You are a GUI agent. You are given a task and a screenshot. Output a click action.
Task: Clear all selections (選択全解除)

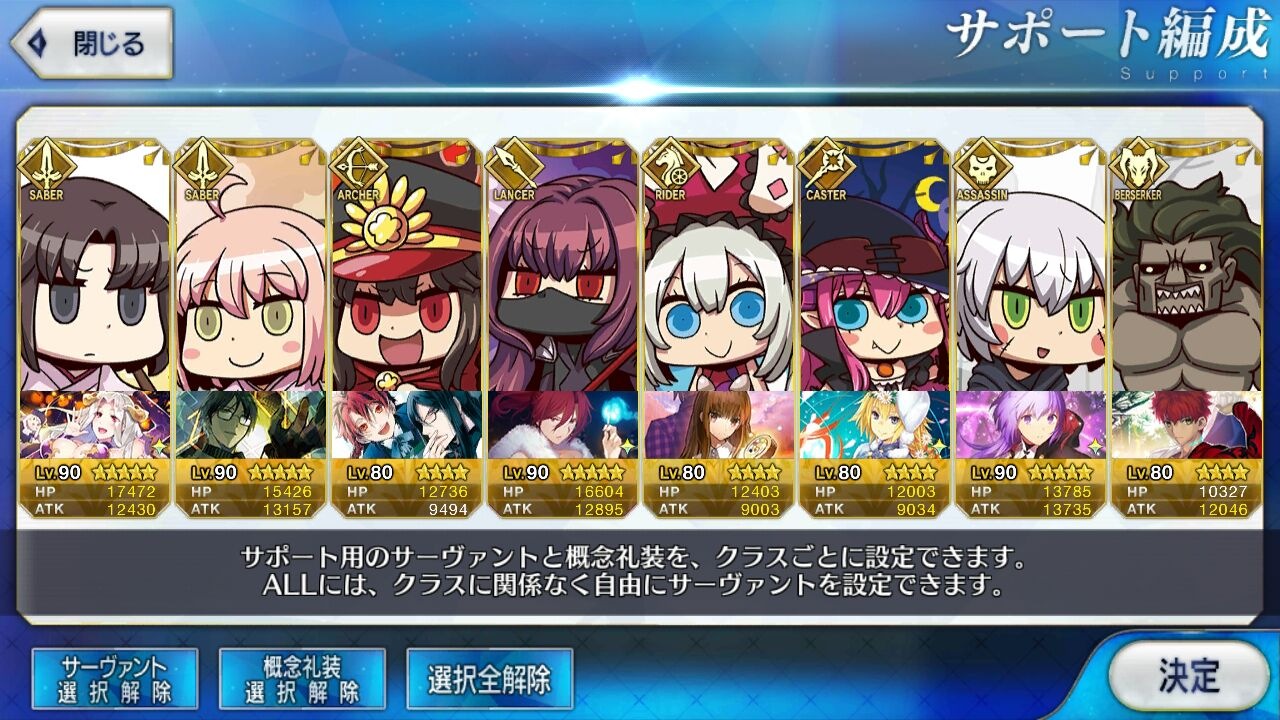click(x=489, y=680)
